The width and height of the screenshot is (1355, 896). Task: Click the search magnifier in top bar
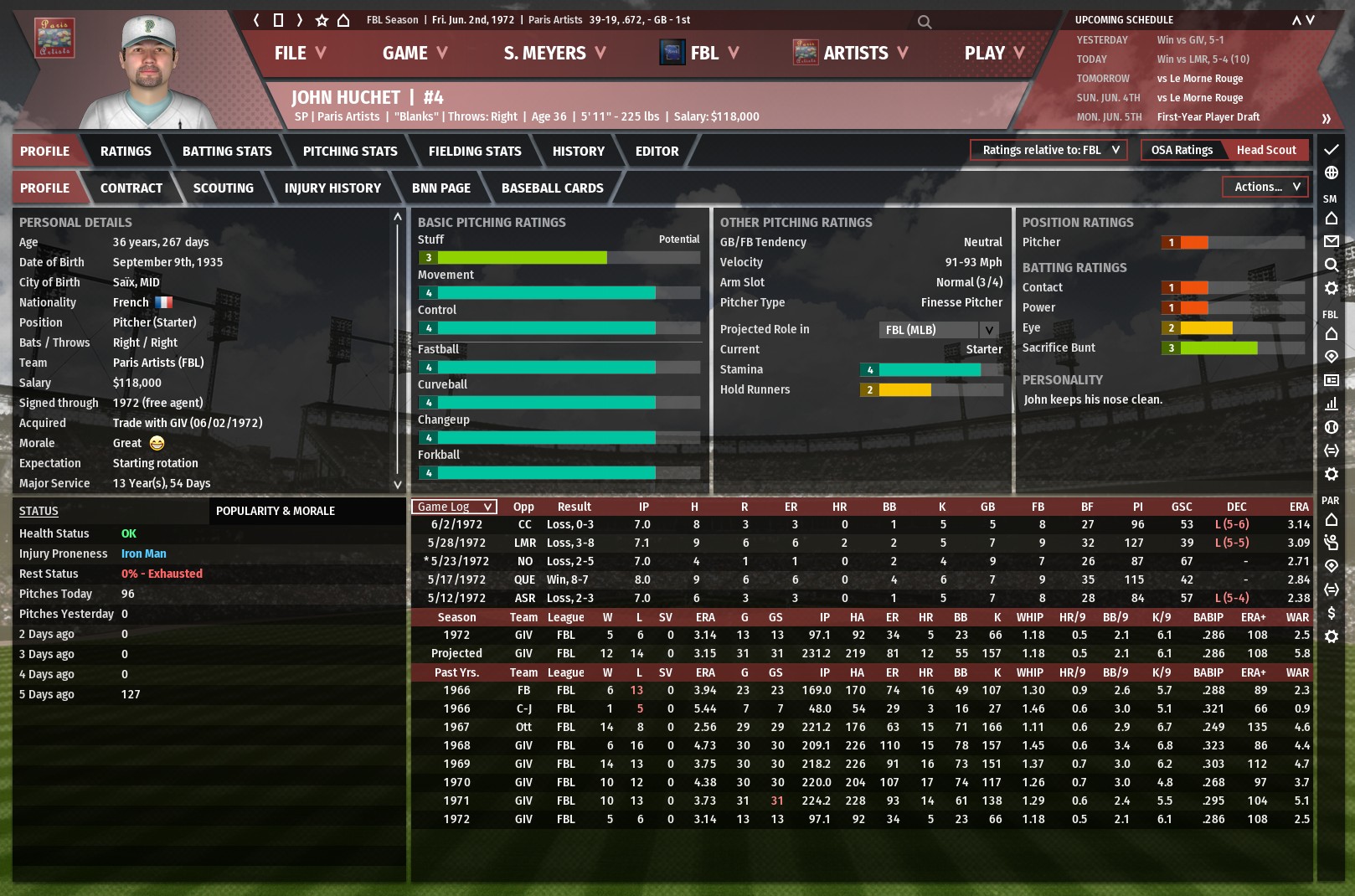[924, 22]
